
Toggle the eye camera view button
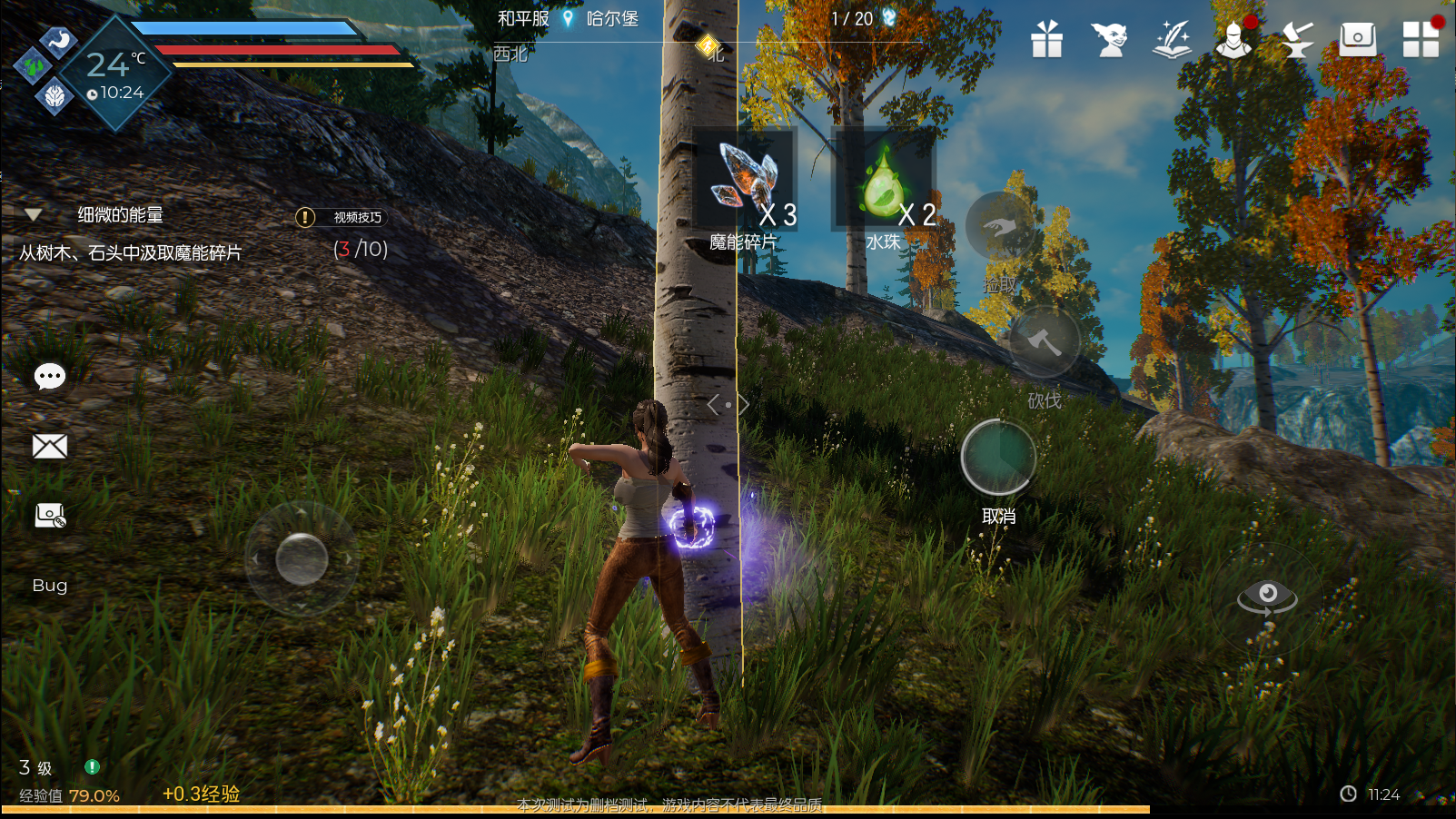1267,597
